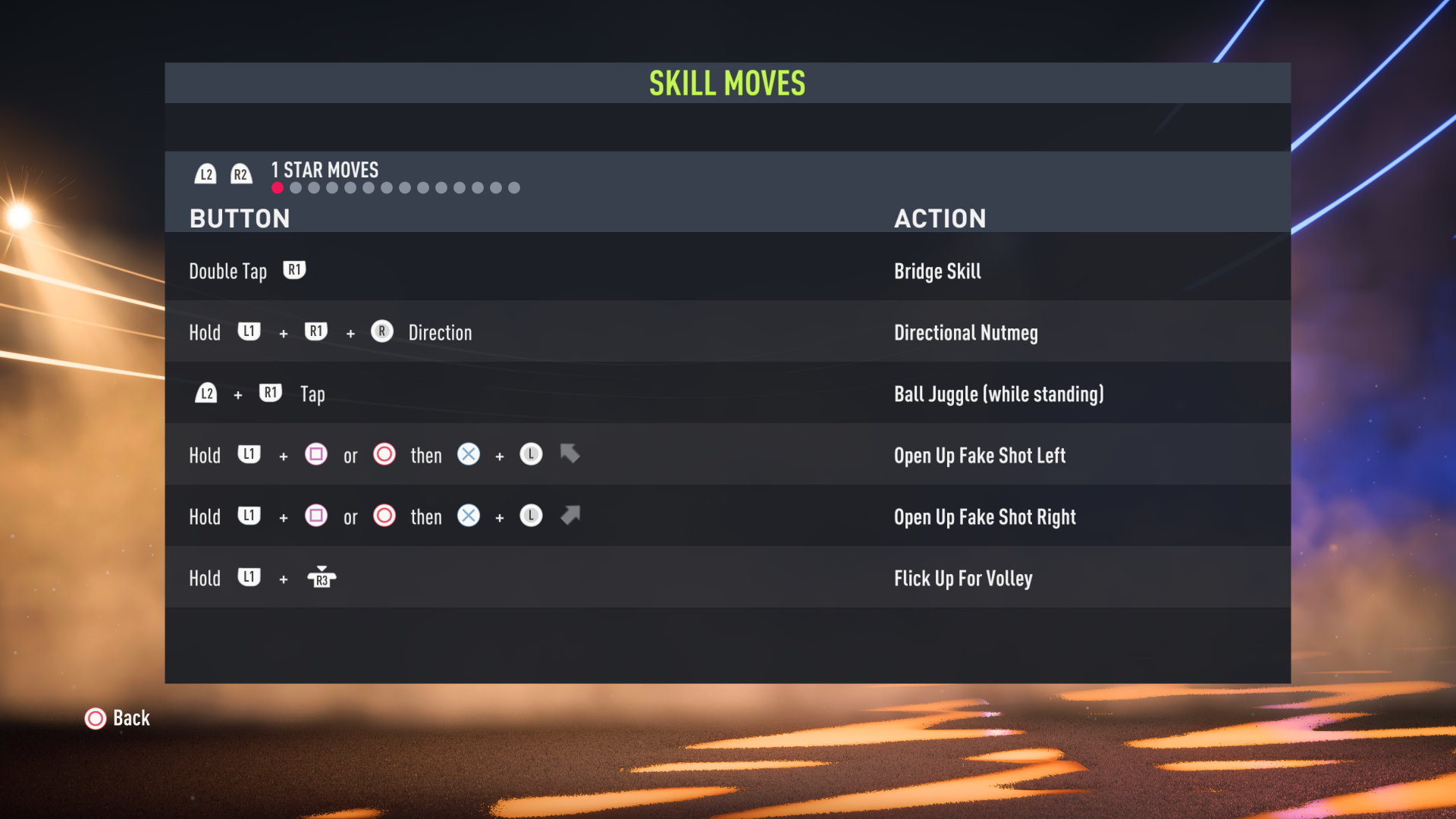Click the SKILL MOVES title bar
This screenshot has height=819, width=1456.
(726, 83)
